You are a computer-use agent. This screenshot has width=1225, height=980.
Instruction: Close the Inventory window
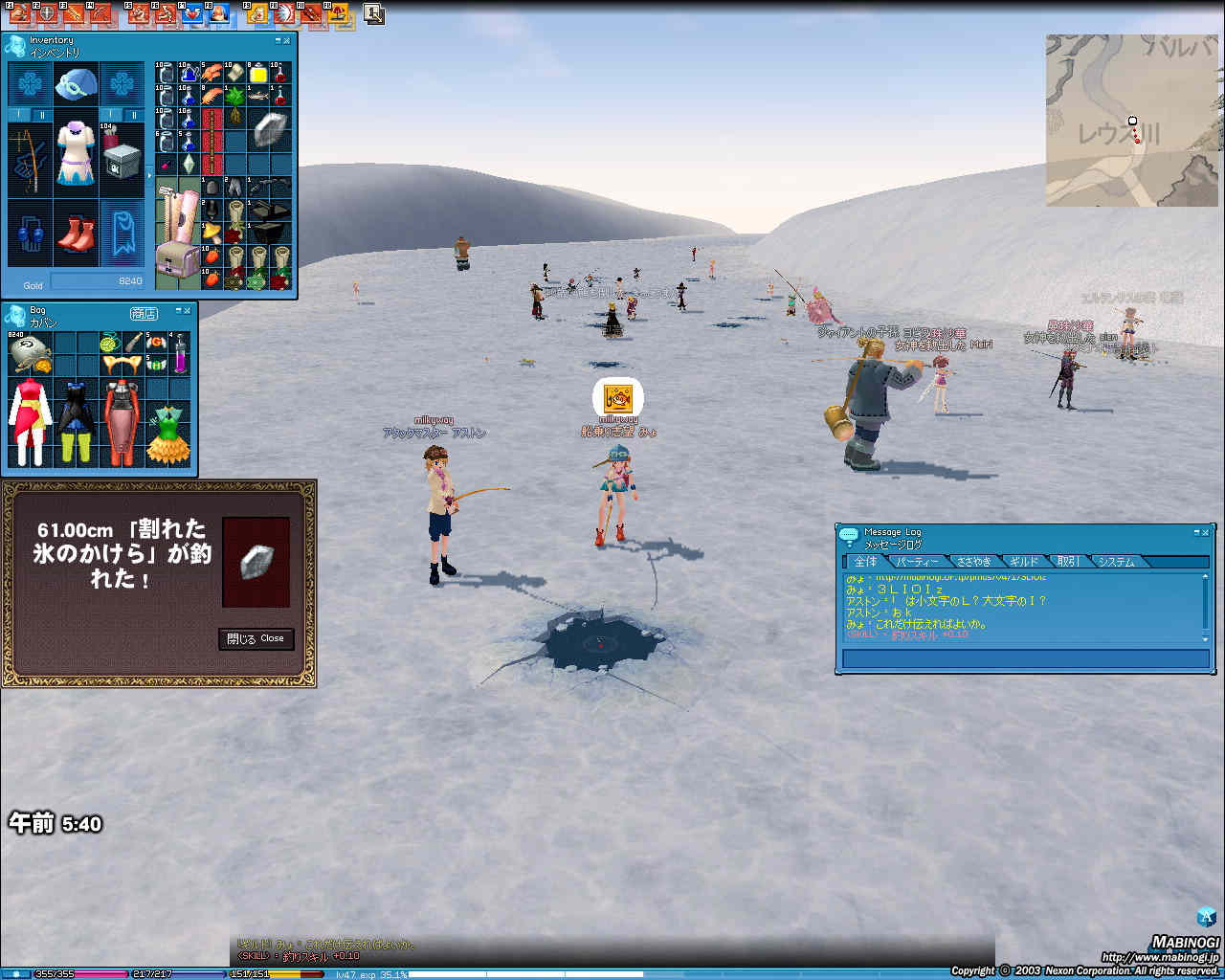pos(288,41)
